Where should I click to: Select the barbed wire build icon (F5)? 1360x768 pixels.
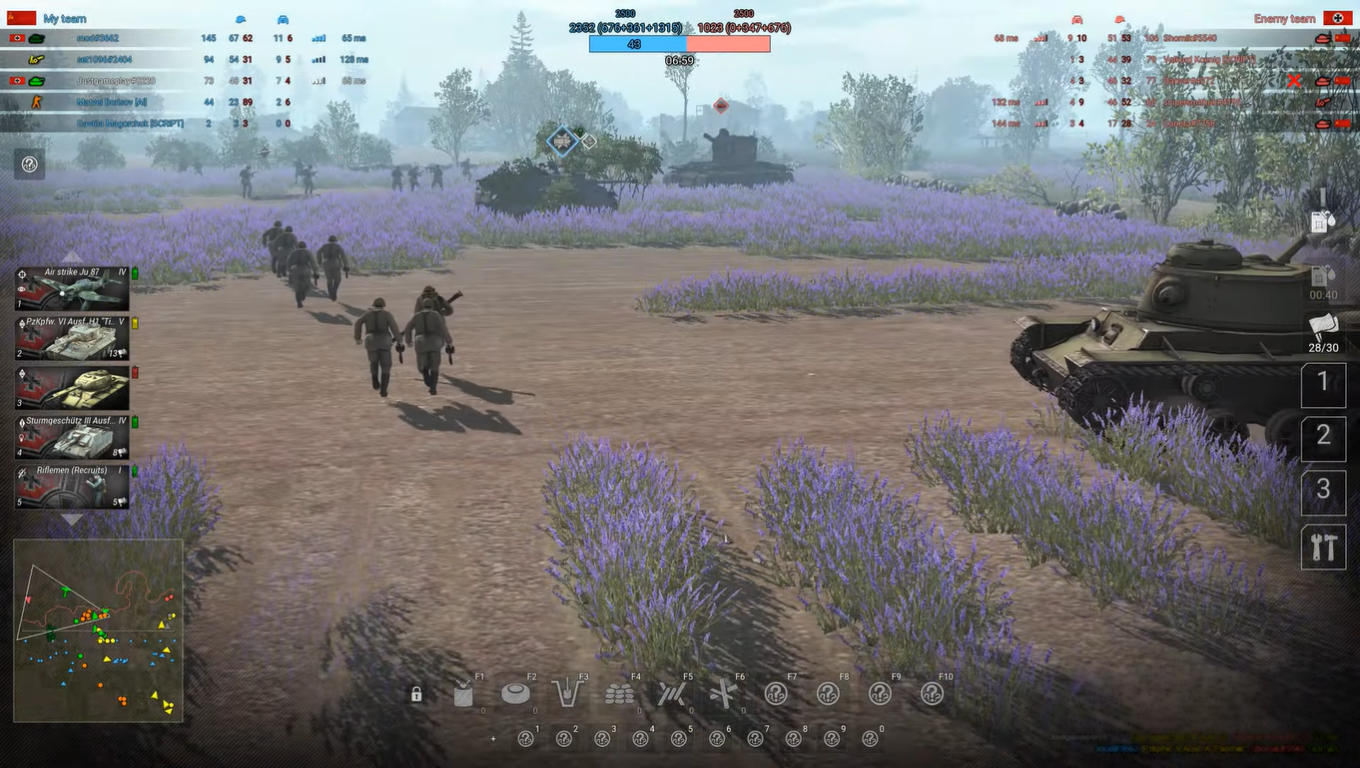click(x=673, y=692)
